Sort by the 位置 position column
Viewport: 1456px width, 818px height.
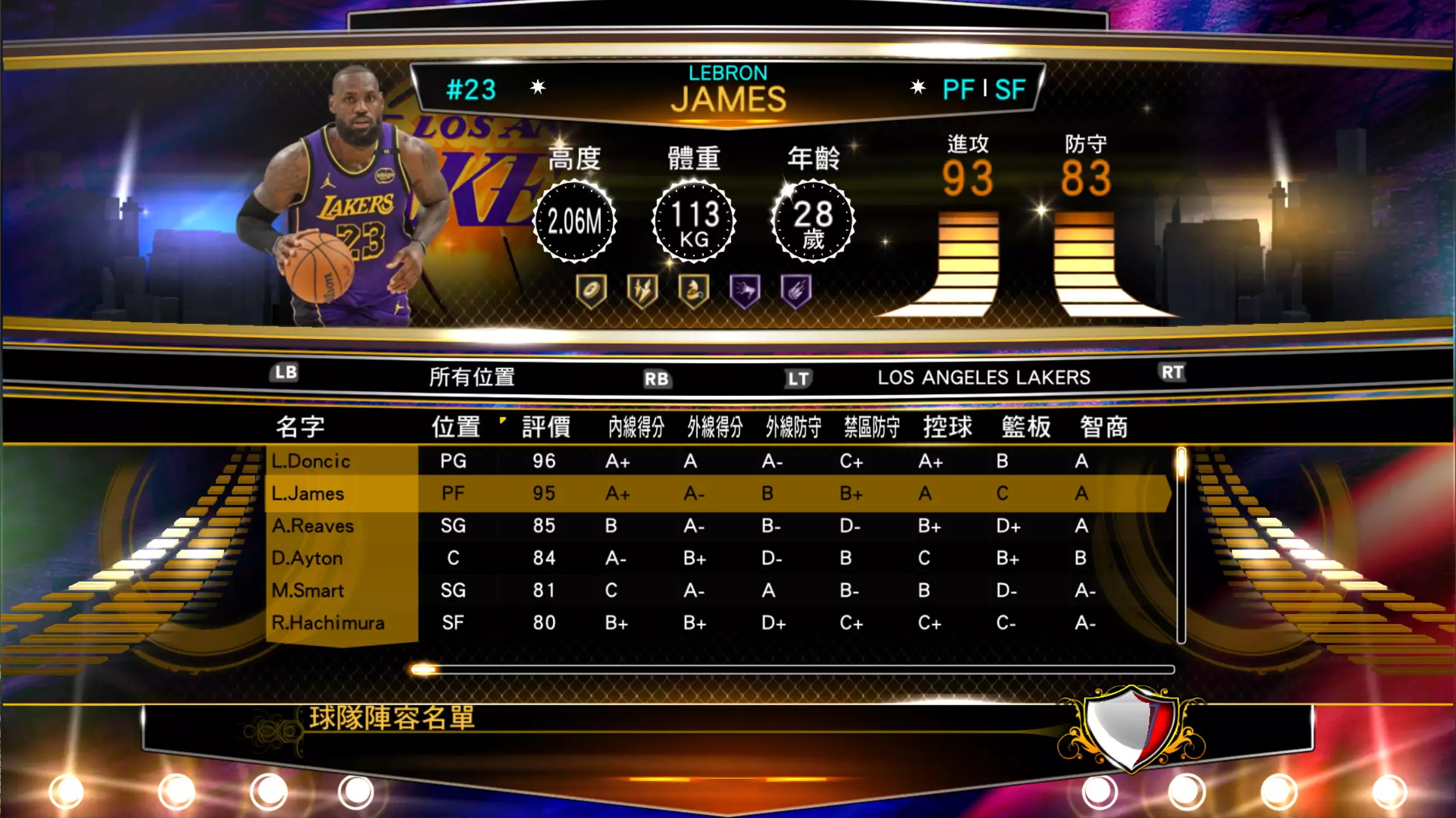click(456, 427)
